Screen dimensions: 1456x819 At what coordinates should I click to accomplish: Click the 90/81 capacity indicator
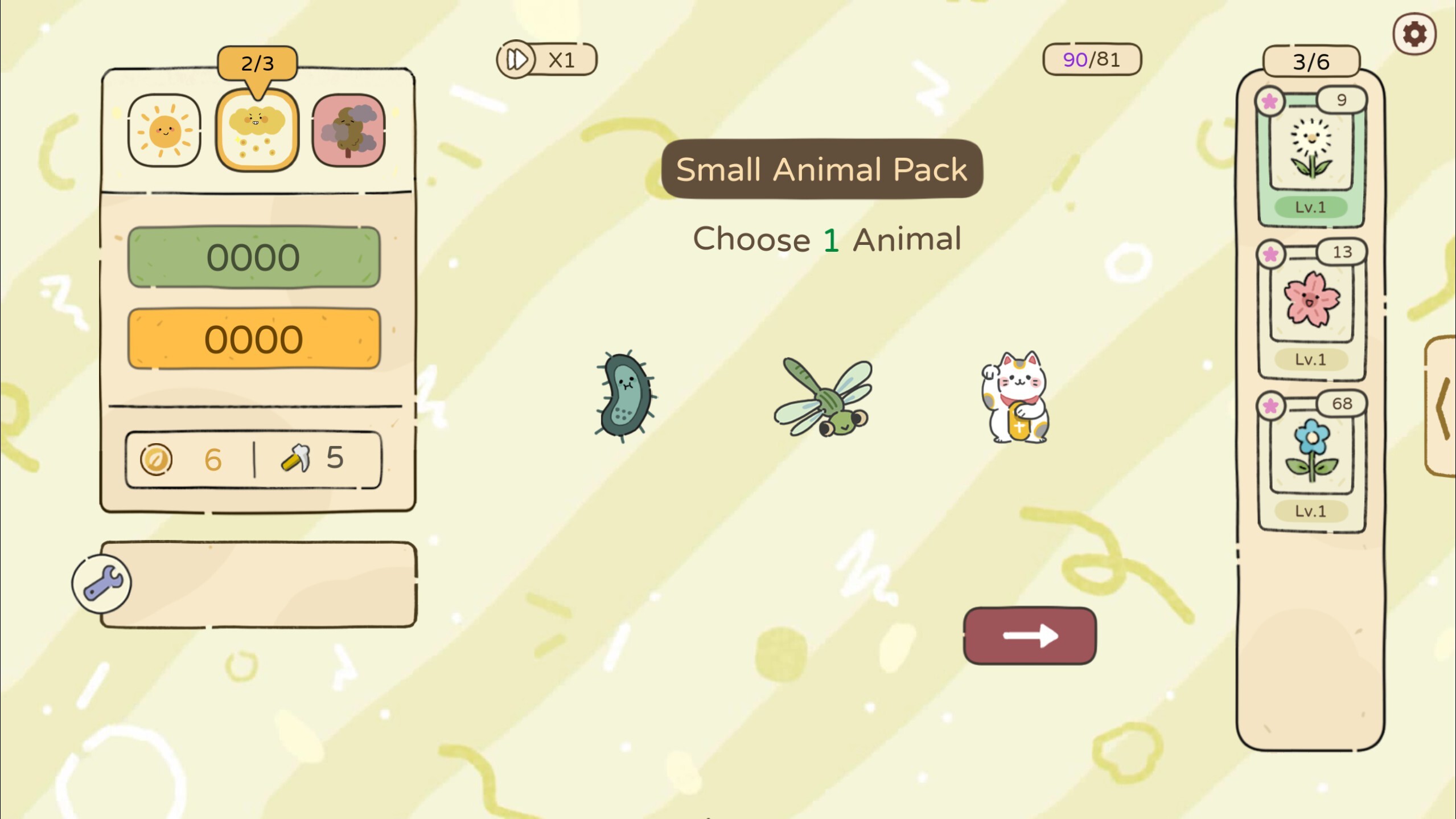pyautogui.click(x=1091, y=58)
